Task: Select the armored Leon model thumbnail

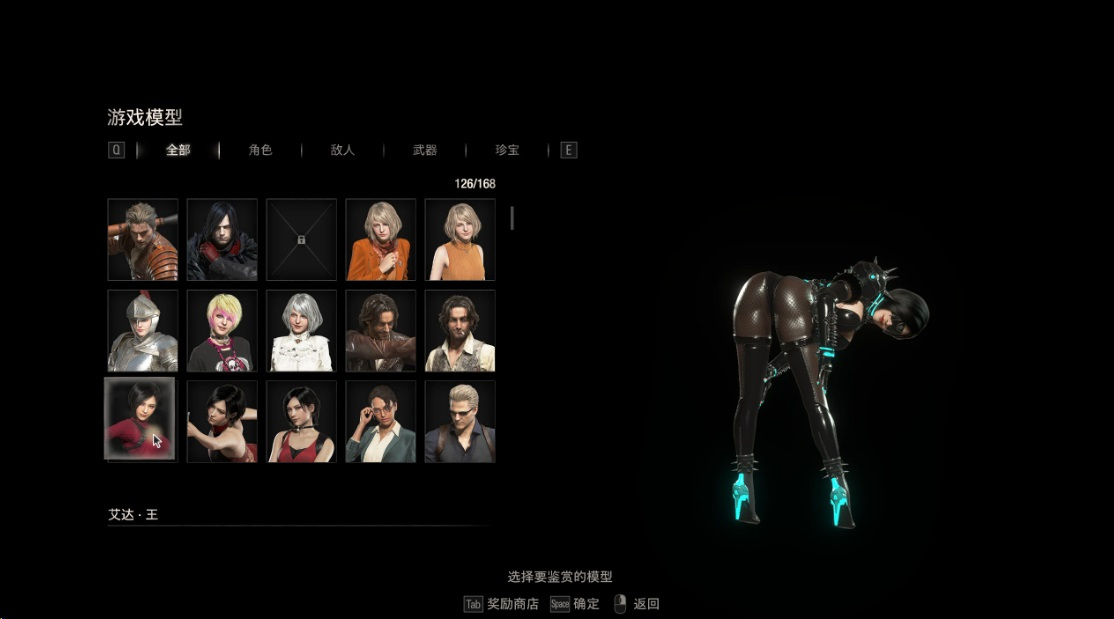Action: 143,240
